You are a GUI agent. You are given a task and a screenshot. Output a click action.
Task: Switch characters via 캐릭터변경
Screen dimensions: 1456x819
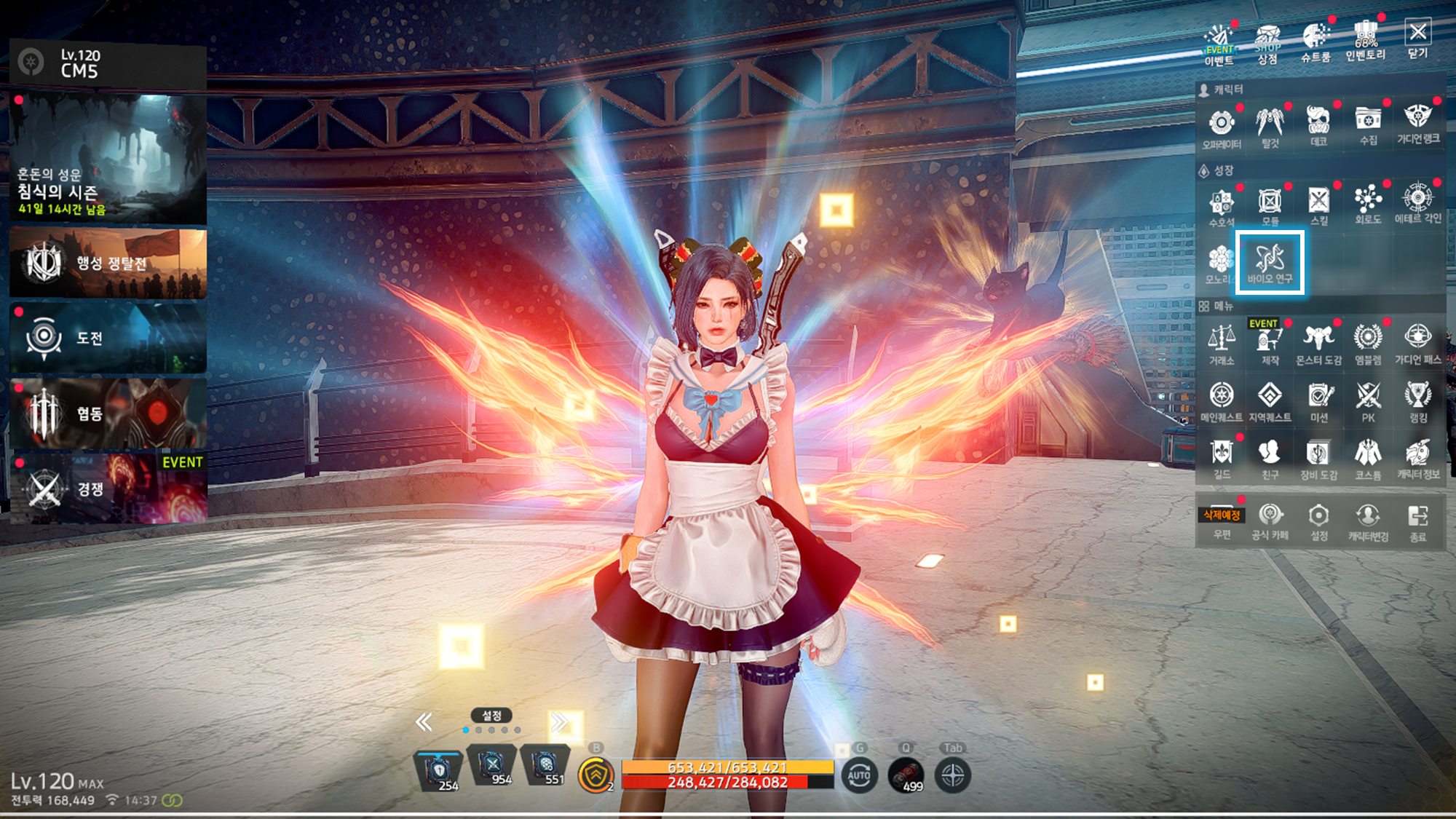pos(1368,522)
